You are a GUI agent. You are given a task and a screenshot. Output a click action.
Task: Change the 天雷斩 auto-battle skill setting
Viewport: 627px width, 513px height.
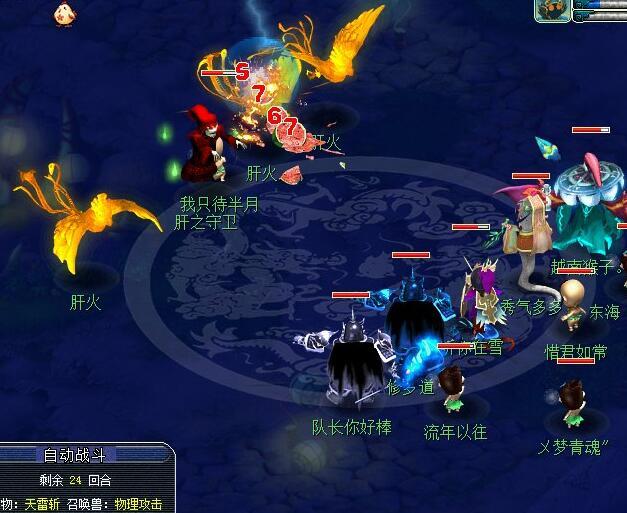click(41, 504)
